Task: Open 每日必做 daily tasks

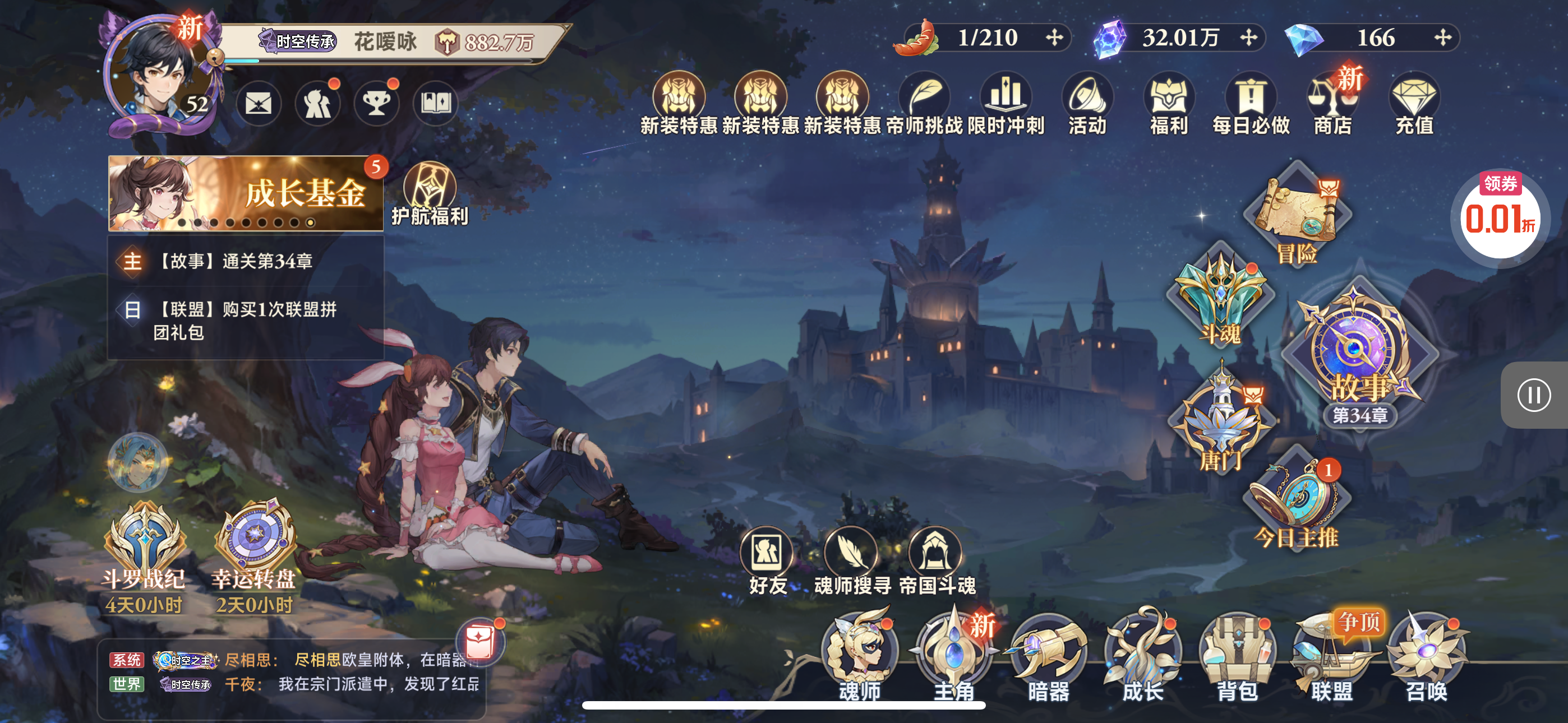Action: click(1251, 104)
